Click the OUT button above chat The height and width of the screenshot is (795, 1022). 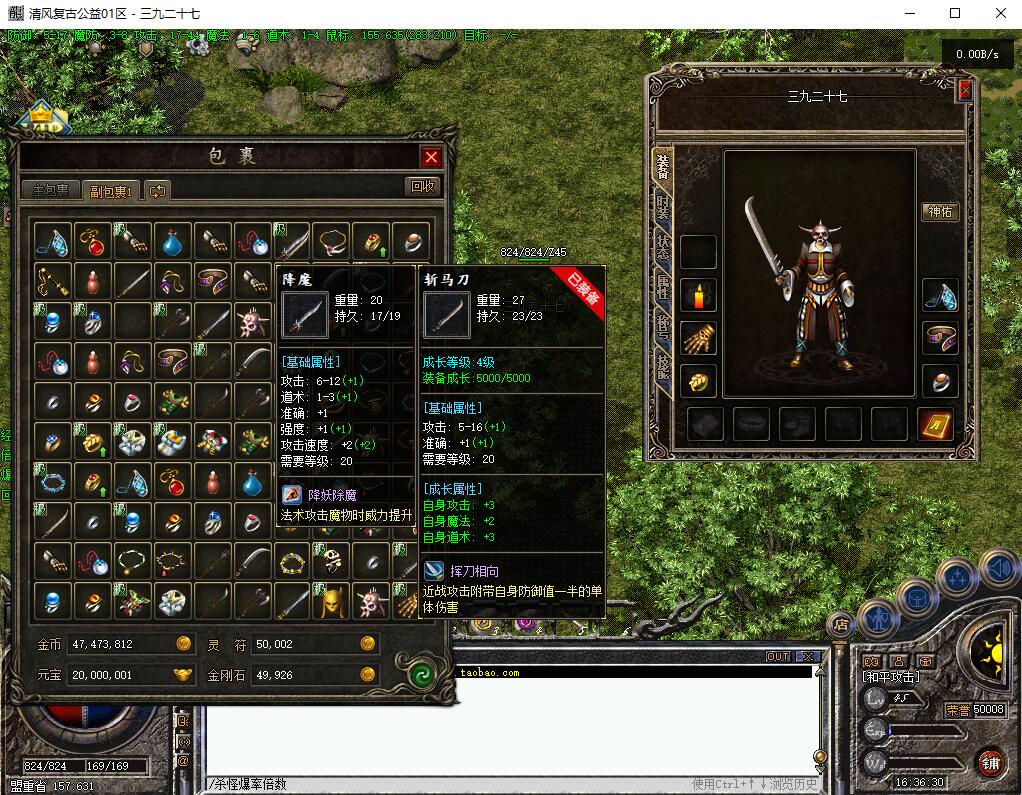point(778,657)
